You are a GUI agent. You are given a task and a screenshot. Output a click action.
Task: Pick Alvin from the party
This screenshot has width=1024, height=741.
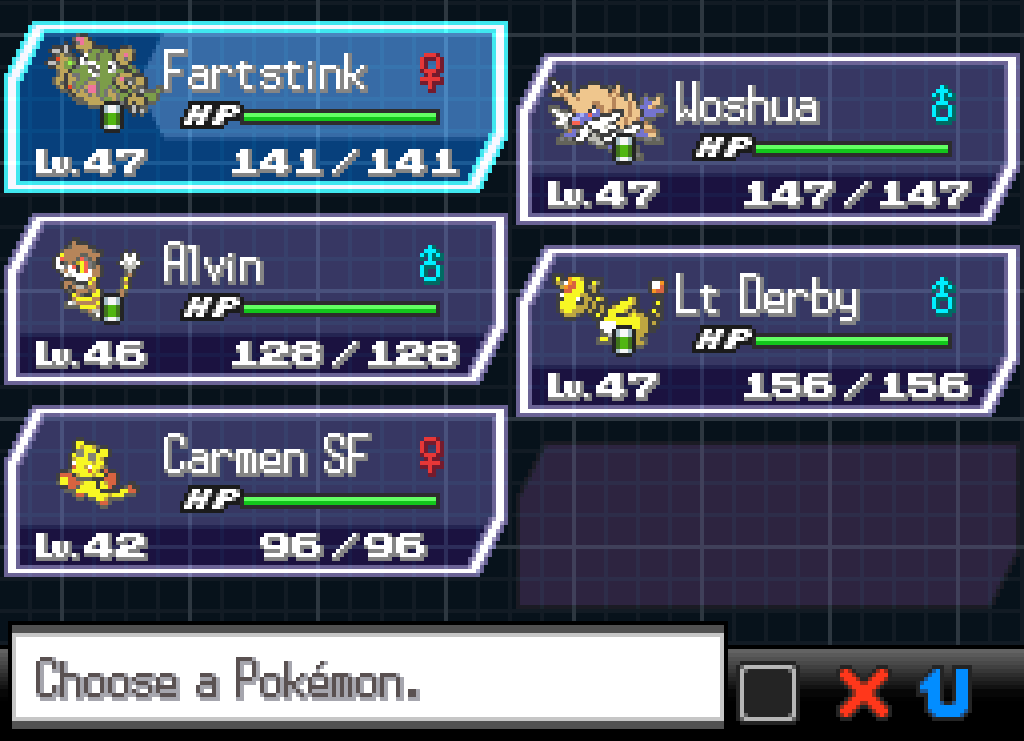click(x=255, y=299)
